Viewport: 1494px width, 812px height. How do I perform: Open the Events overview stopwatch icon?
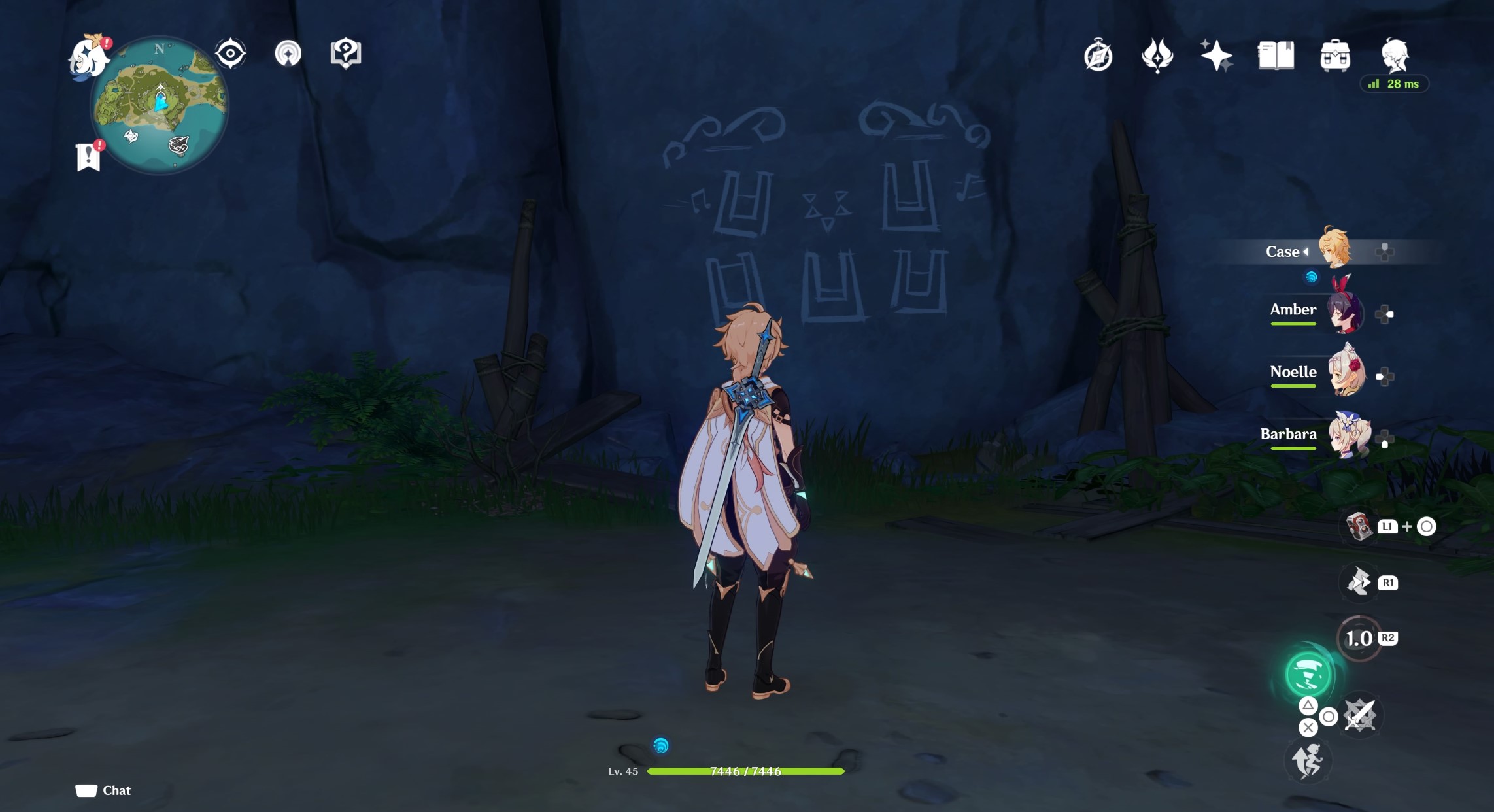(x=1097, y=56)
